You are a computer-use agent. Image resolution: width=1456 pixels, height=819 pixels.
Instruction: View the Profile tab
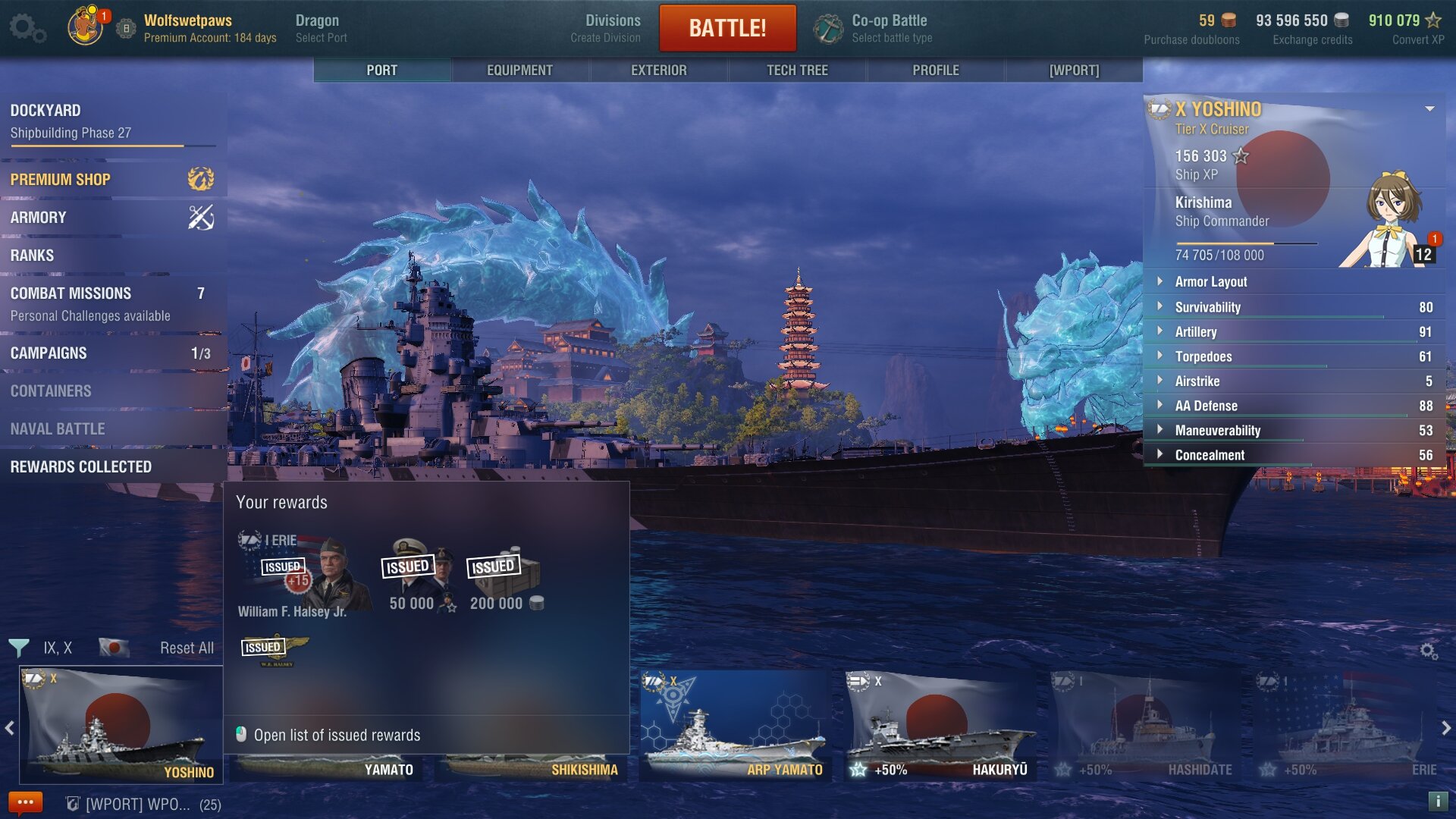[935, 71]
